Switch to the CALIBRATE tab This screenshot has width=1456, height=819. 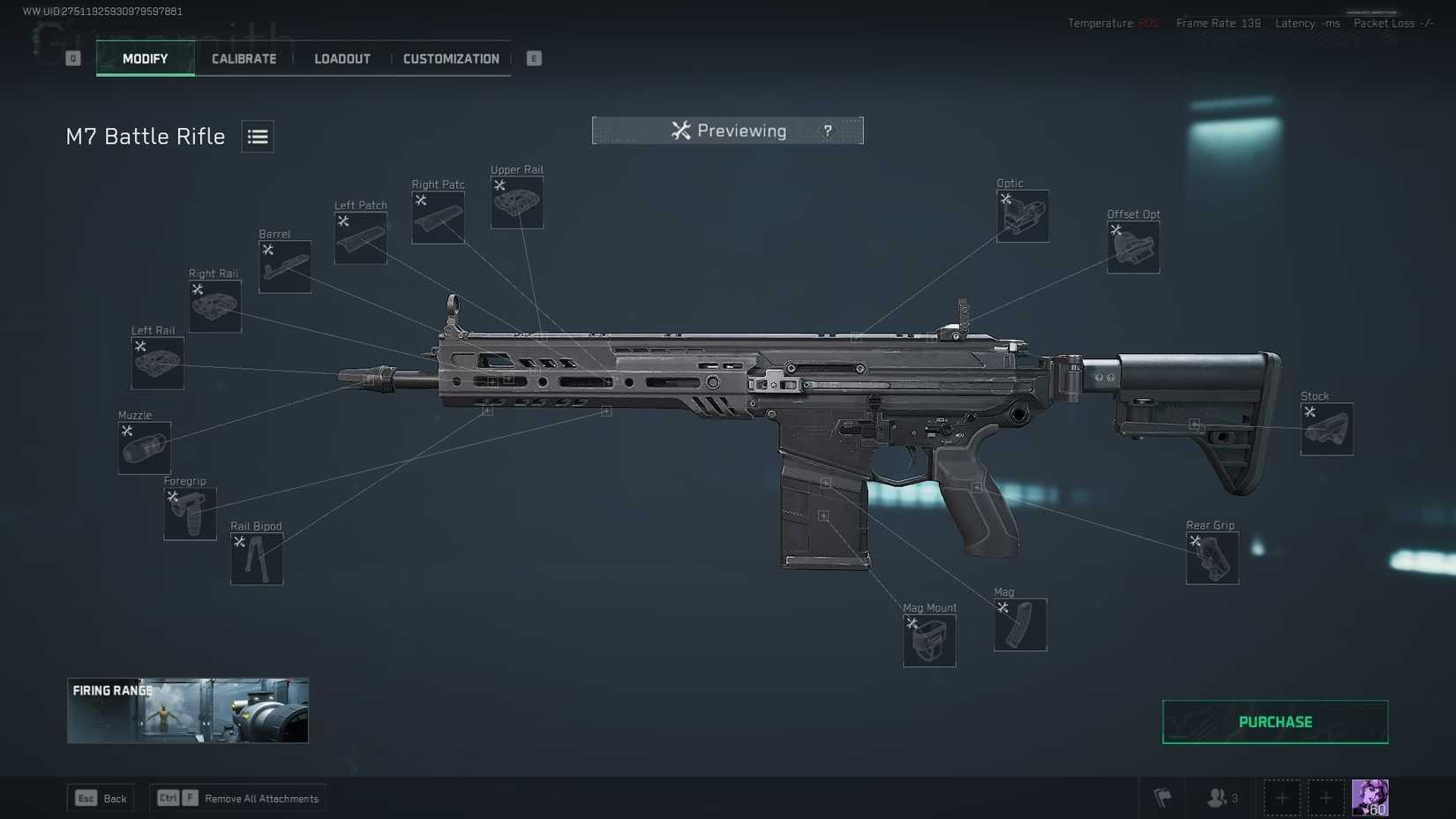243,58
